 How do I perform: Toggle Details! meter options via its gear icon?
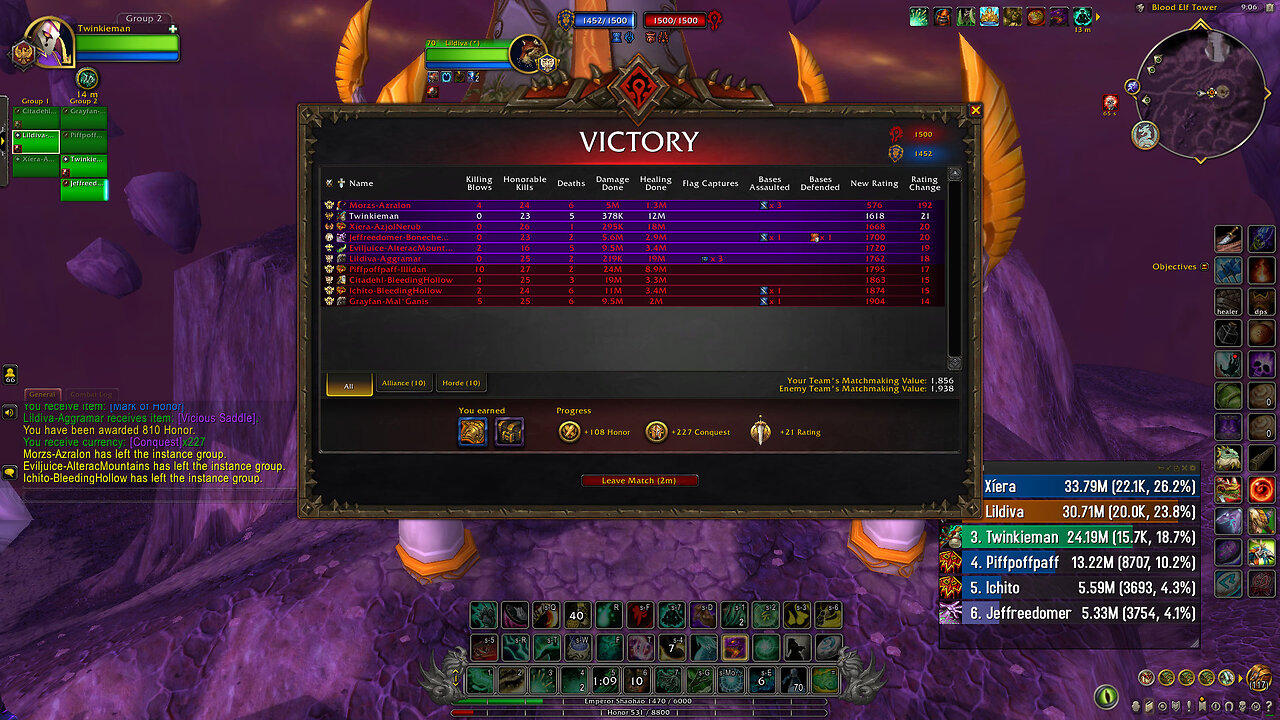(x=1194, y=468)
